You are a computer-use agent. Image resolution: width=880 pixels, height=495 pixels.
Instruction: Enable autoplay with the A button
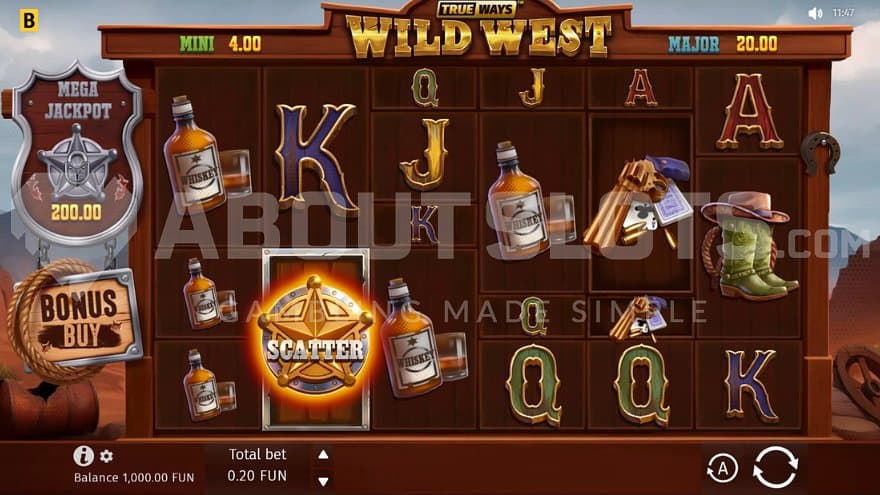click(x=721, y=467)
